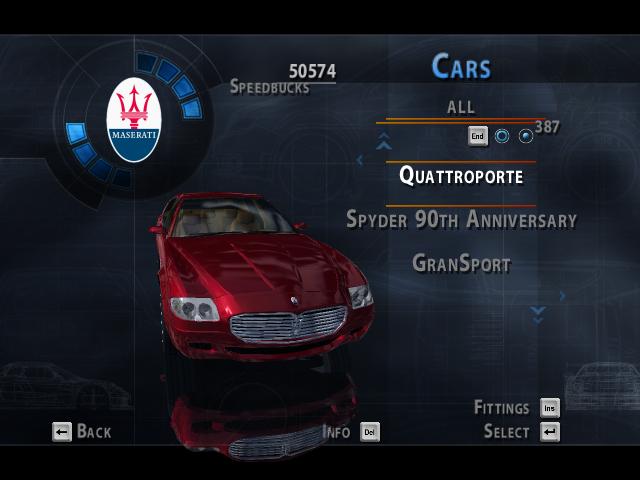The width and height of the screenshot is (640, 480).
Task: Click the double up chevron above the car list
Action: click(x=383, y=143)
